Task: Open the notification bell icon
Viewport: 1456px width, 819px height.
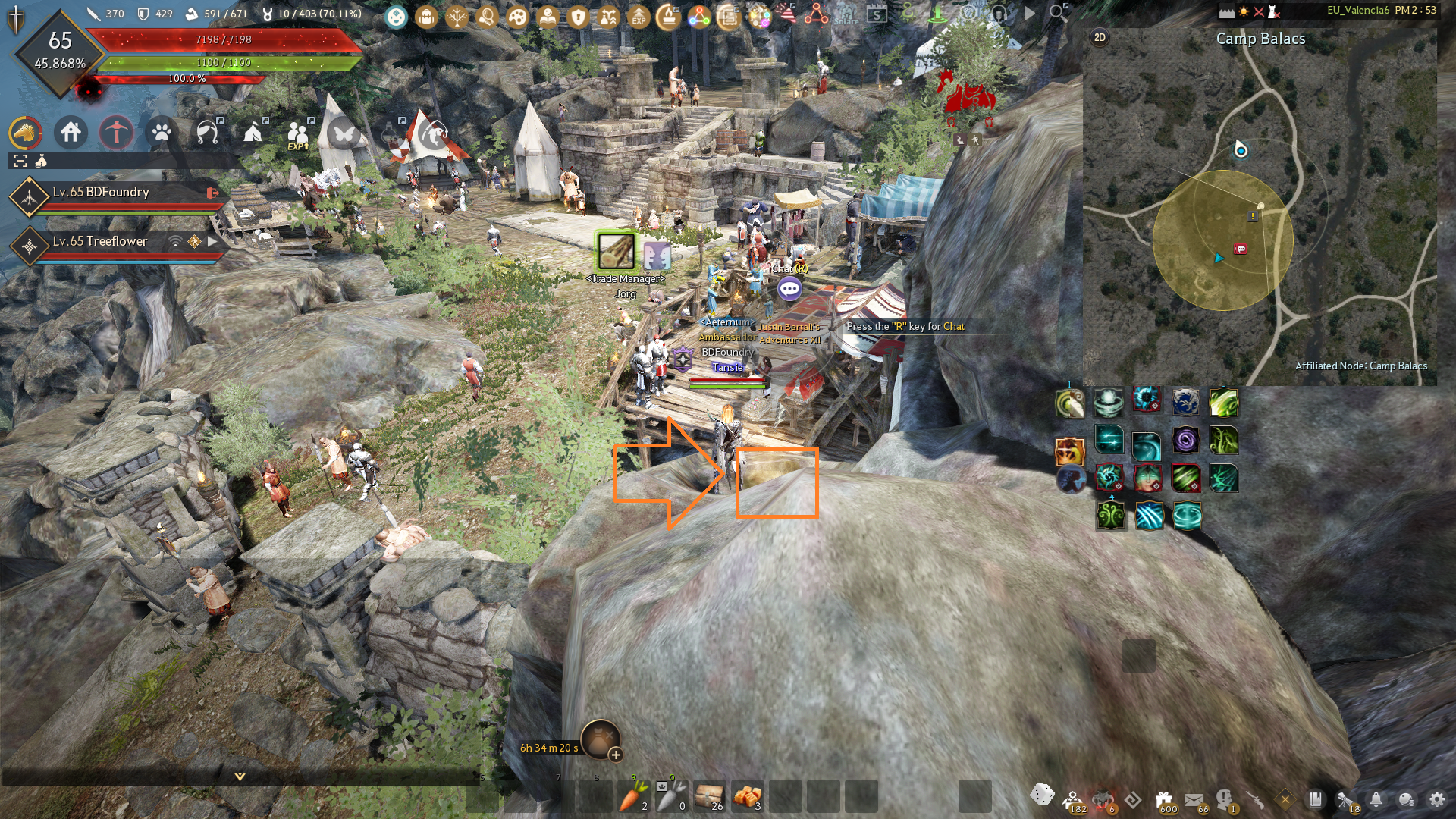Action: (x=1376, y=799)
